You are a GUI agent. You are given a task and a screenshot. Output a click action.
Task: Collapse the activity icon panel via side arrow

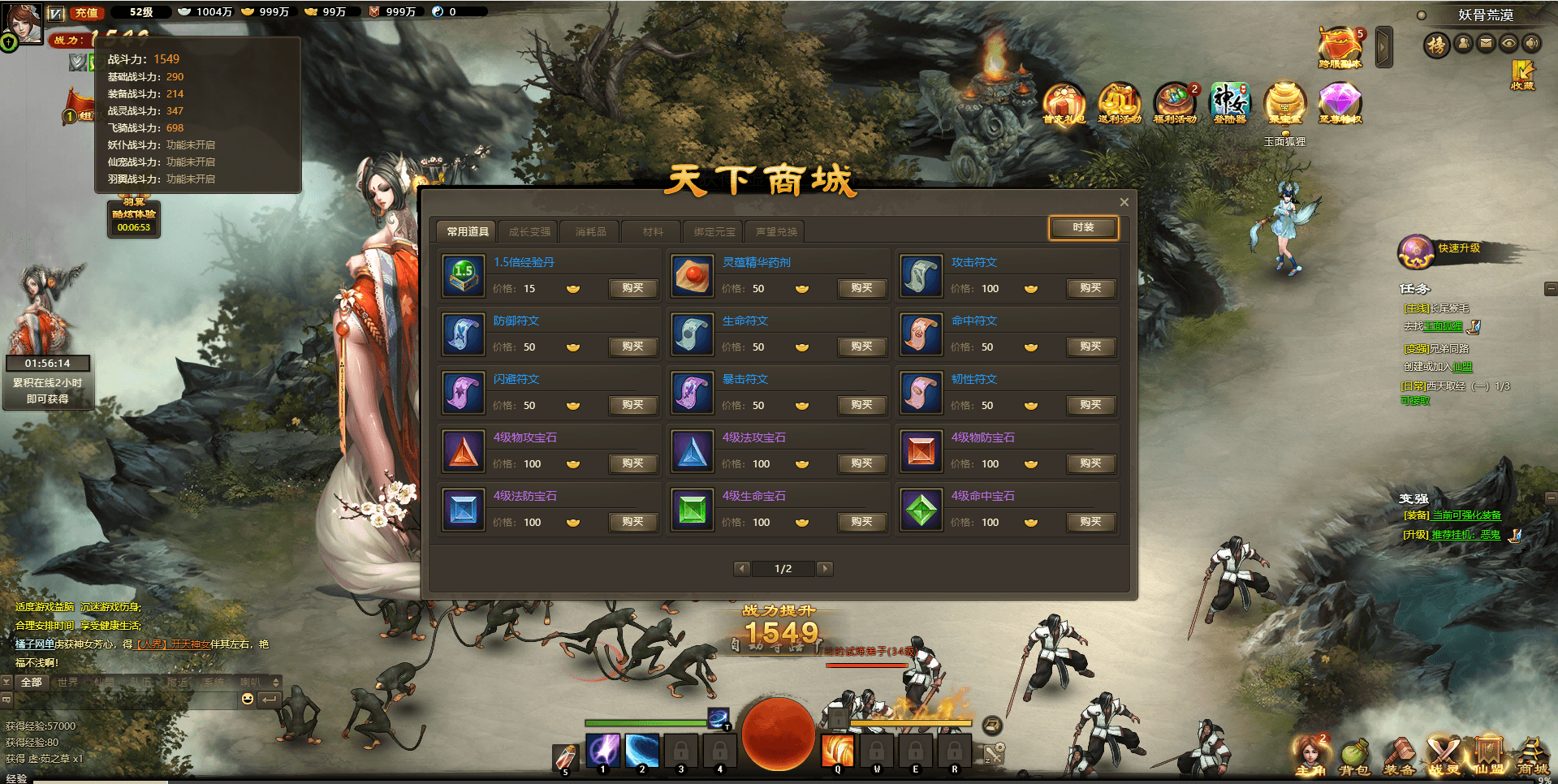click(x=1383, y=46)
